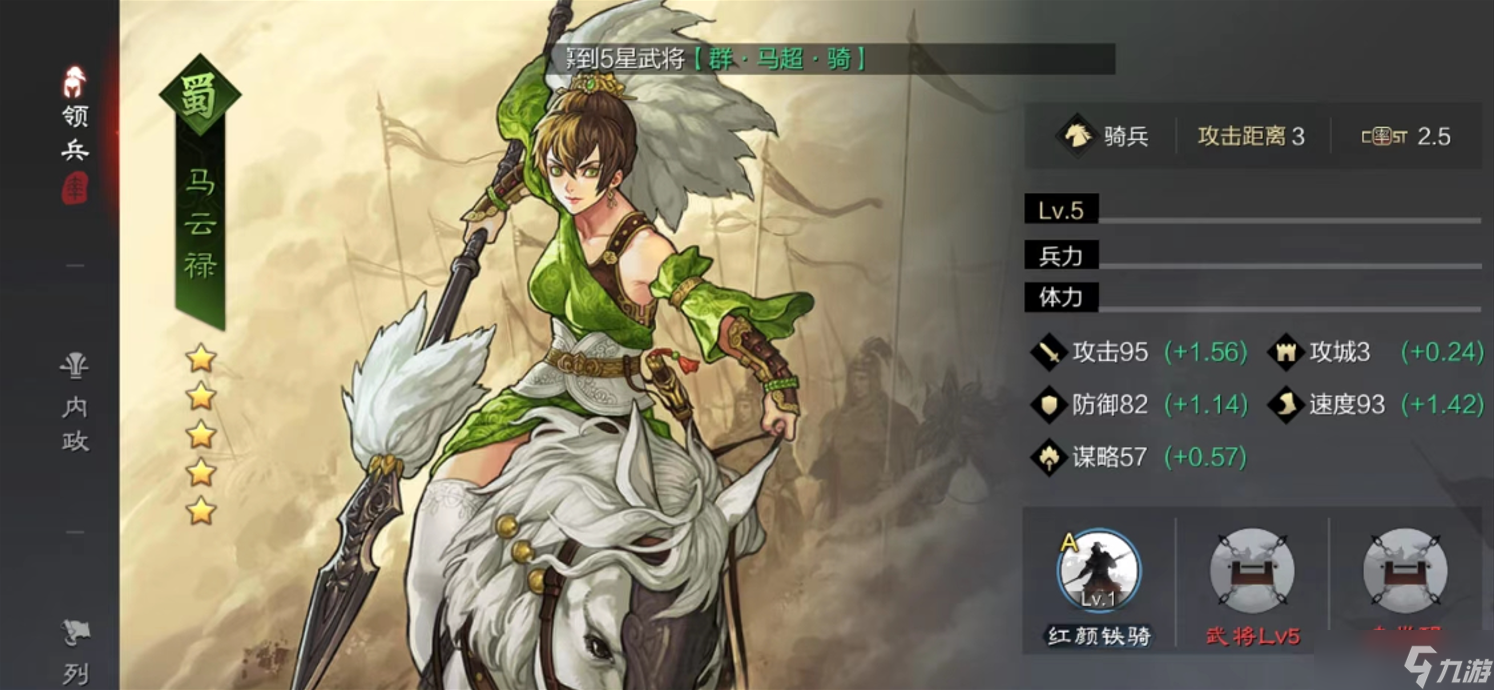Open the 内政 tab
Image resolution: width=1494 pixels, height=690 pixels.
coord(75,403)
